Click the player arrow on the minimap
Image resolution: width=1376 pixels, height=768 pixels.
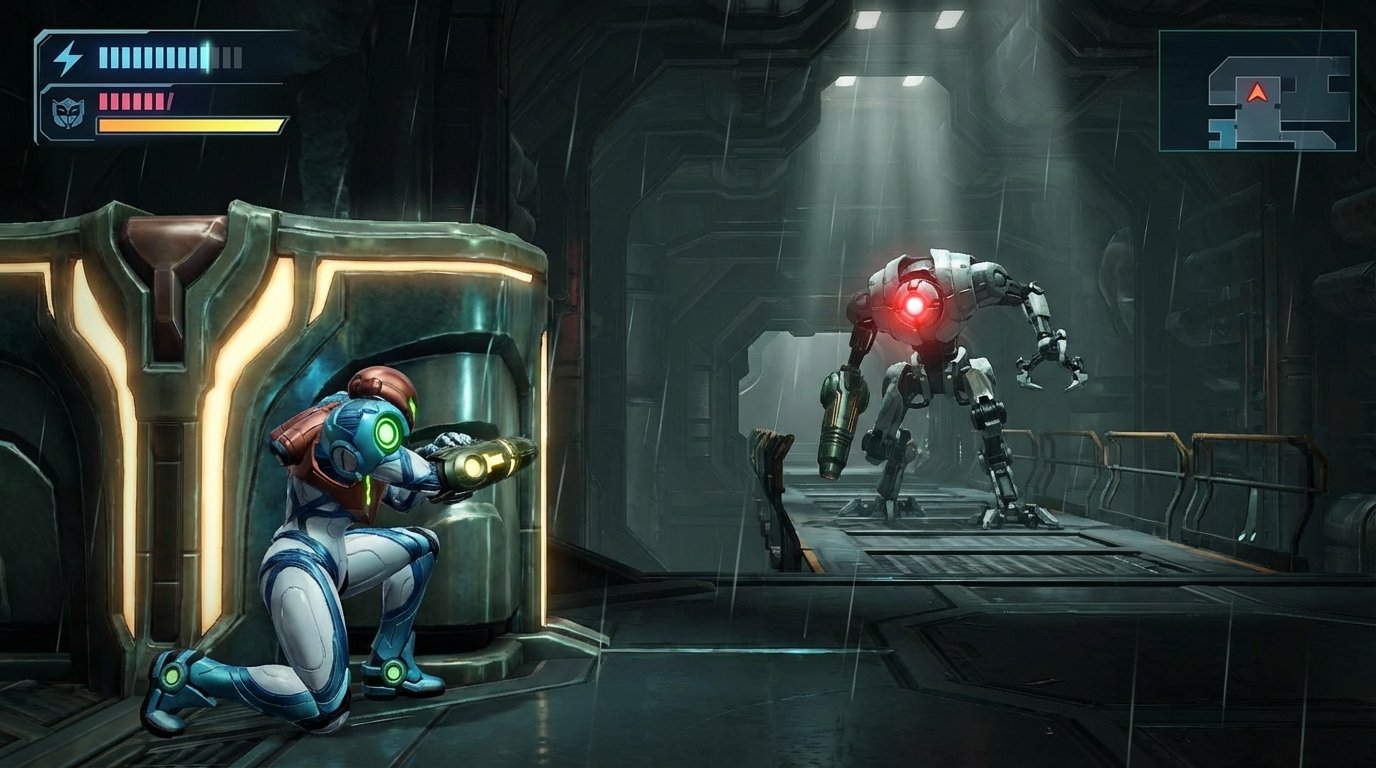pyautogui.click(x=1258, y=93)
